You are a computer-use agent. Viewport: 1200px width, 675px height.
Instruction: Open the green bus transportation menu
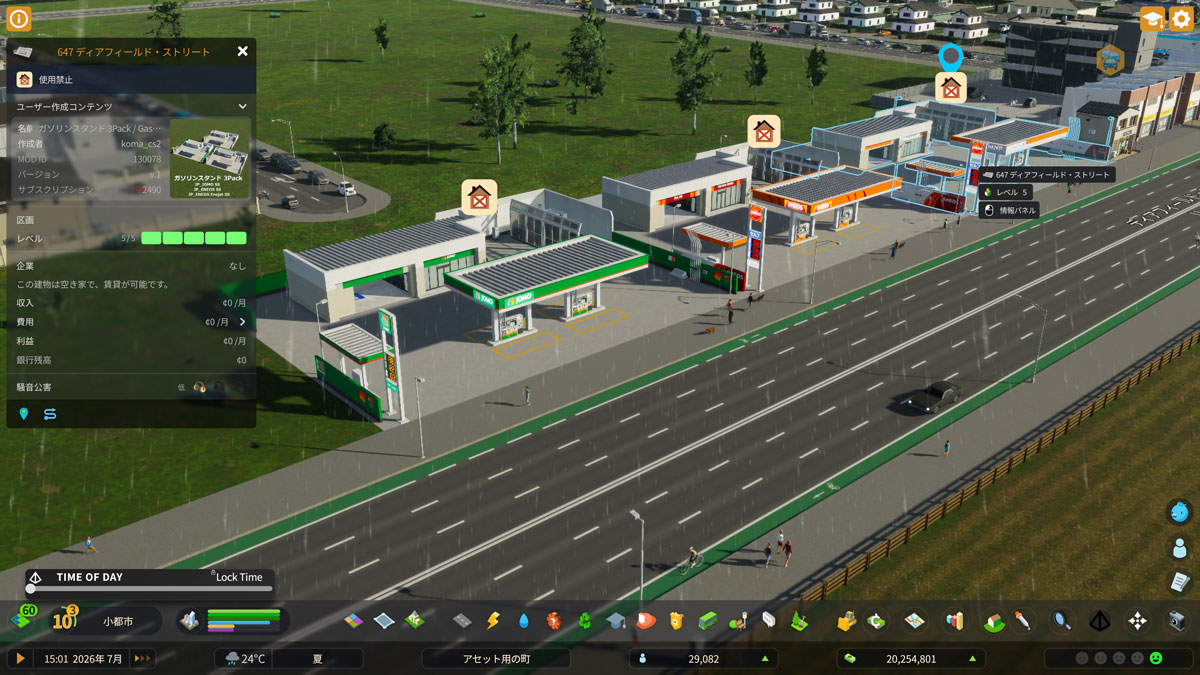[707, 621]
